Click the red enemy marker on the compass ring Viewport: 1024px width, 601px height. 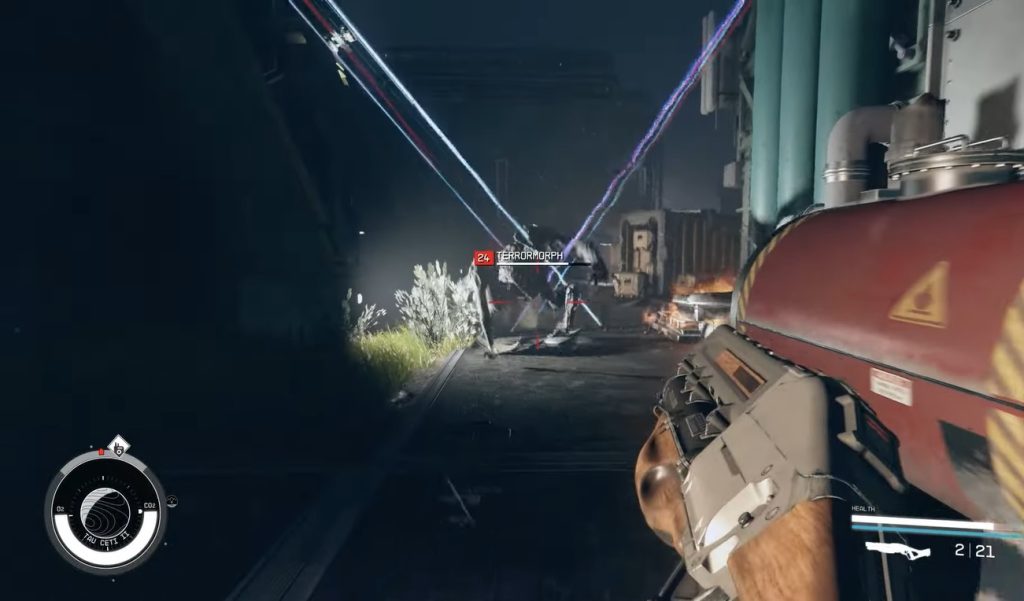[x=101, y=452]
